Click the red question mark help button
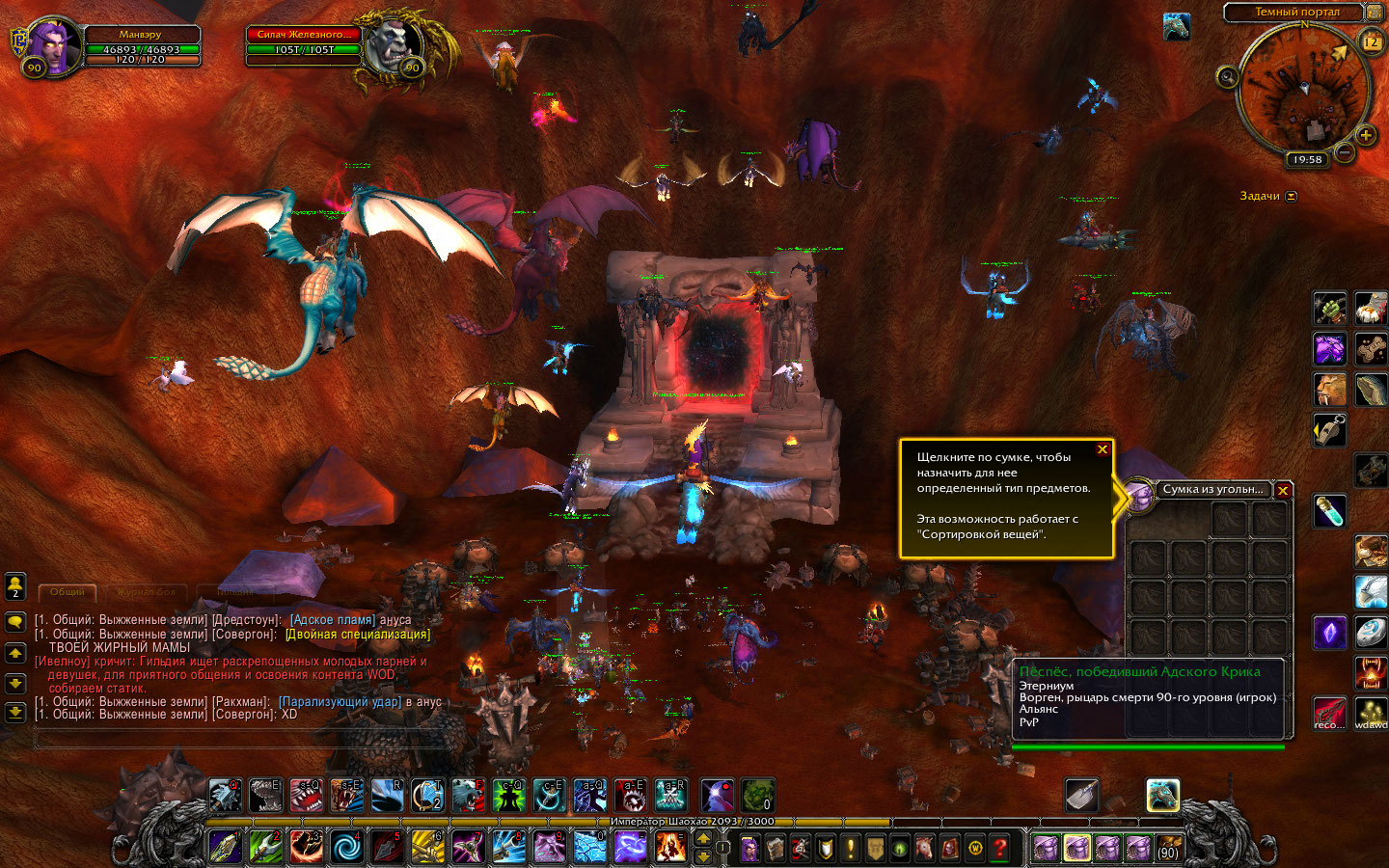 point(1000,848)
